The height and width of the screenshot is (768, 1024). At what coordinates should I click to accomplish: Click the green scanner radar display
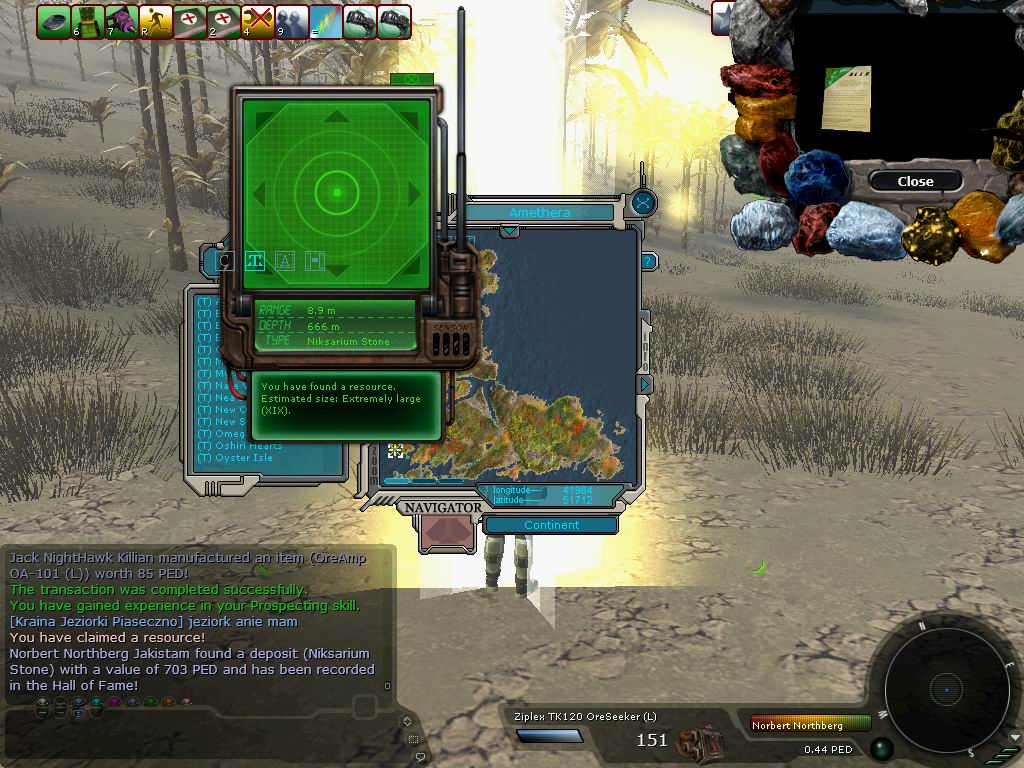pos(337,191)
